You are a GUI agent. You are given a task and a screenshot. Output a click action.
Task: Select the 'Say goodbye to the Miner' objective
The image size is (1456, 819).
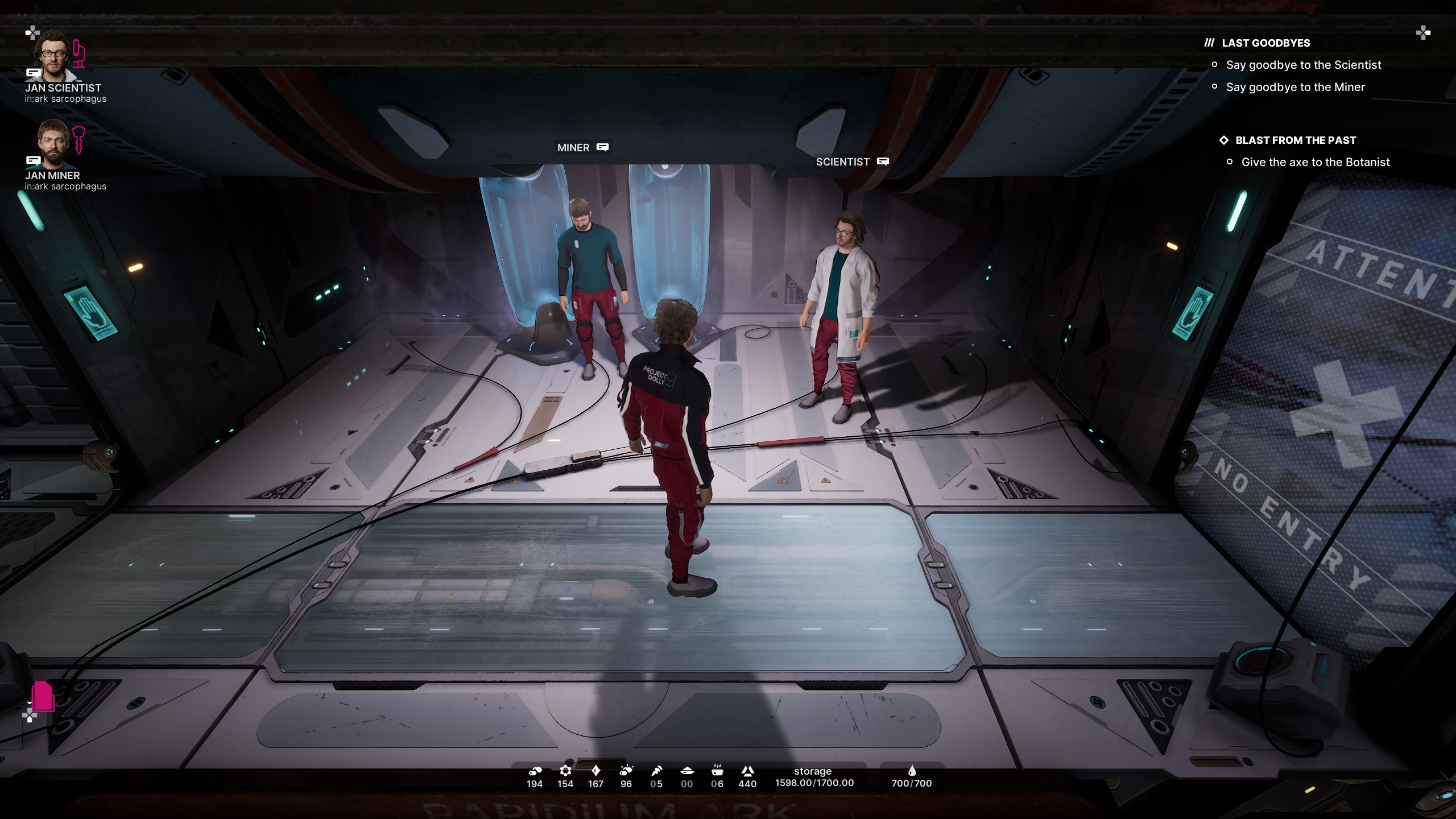pos(1295,88)
